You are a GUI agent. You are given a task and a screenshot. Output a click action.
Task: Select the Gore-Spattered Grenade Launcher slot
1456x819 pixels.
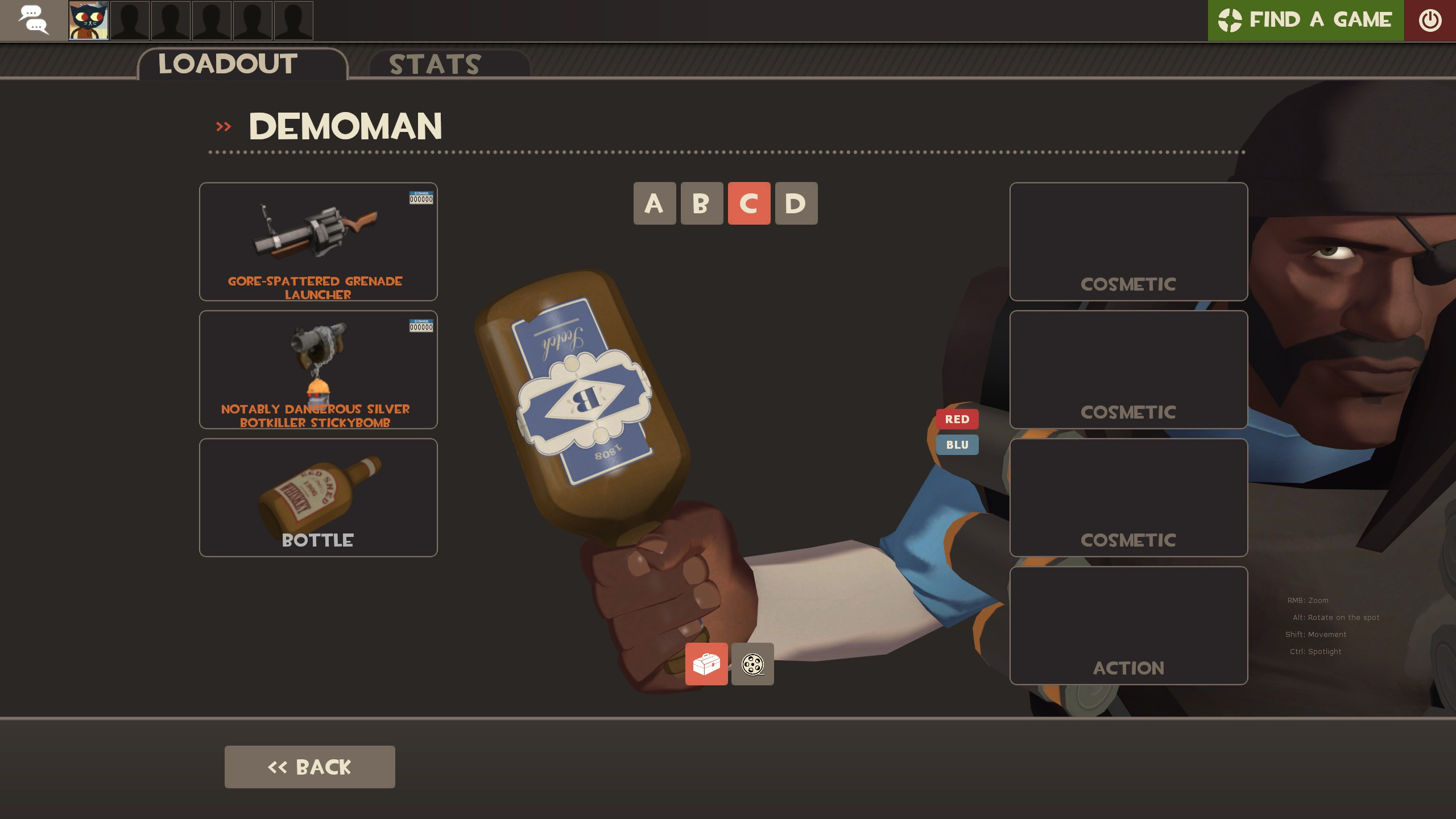click(x=317, y=242)
